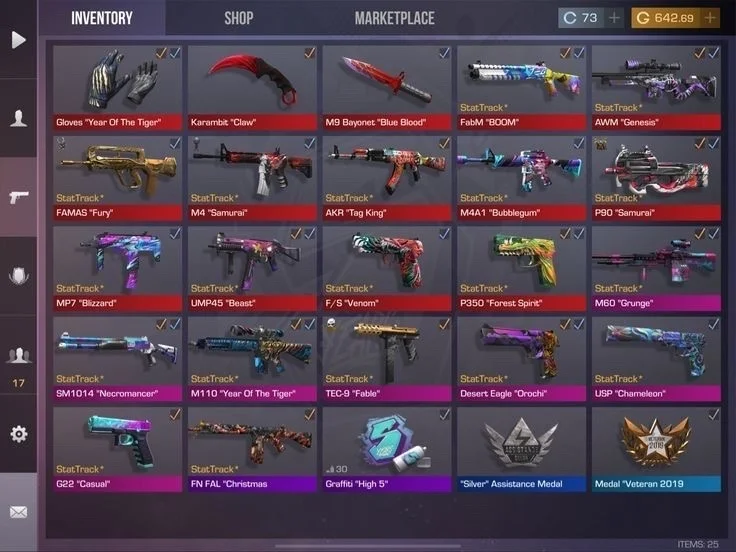Select the Gloves "Year Of The Tiger"
Image resolution: width=736 pixels, height=552 pixels.
[x=118, y=86]
